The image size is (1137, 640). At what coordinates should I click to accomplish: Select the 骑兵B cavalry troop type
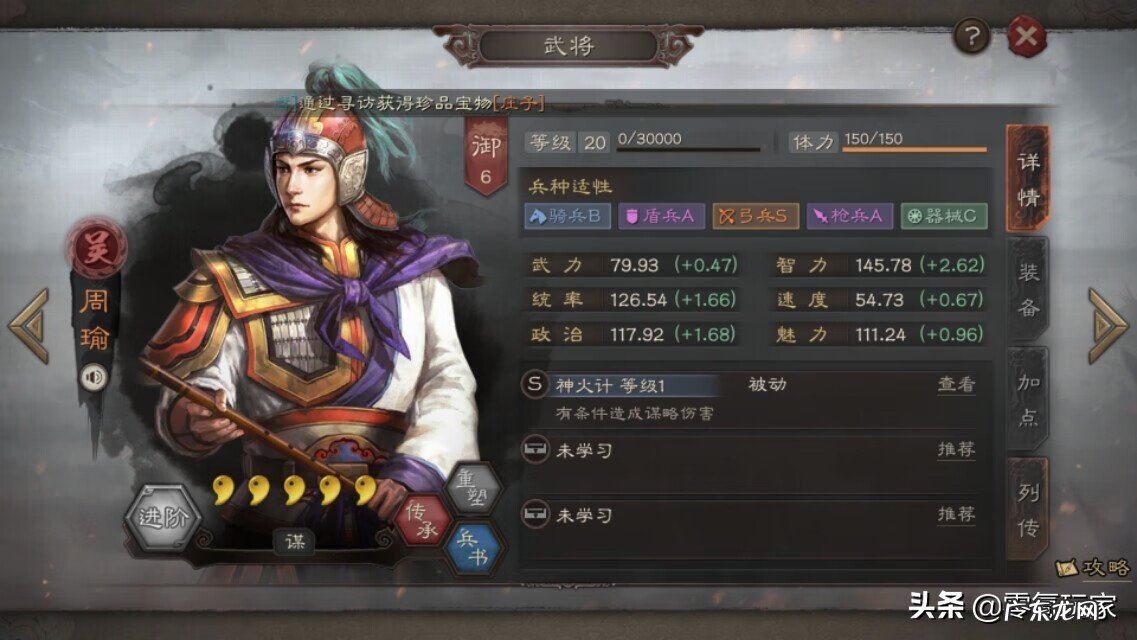(x=567, y=216)
